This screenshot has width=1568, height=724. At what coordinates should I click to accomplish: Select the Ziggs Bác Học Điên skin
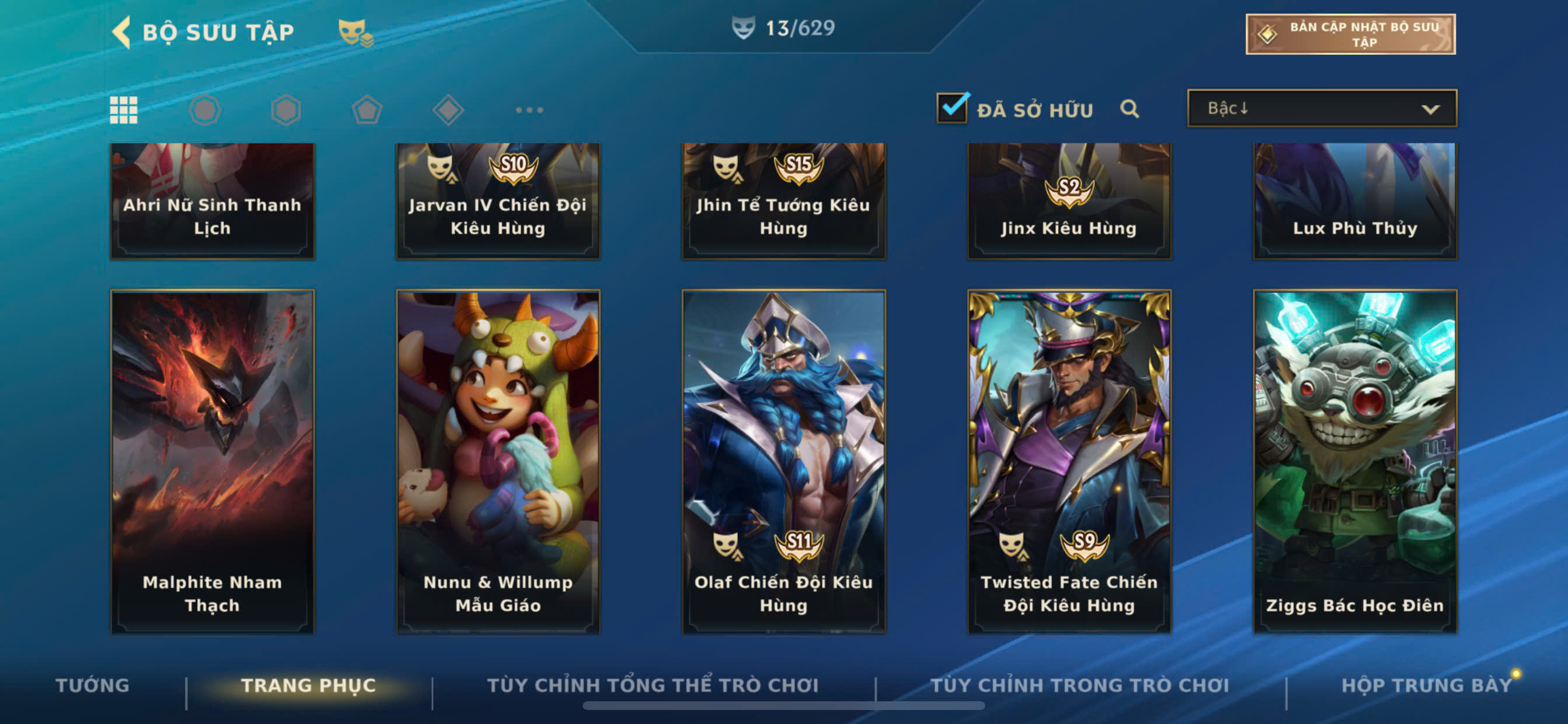coord(1354,461)
